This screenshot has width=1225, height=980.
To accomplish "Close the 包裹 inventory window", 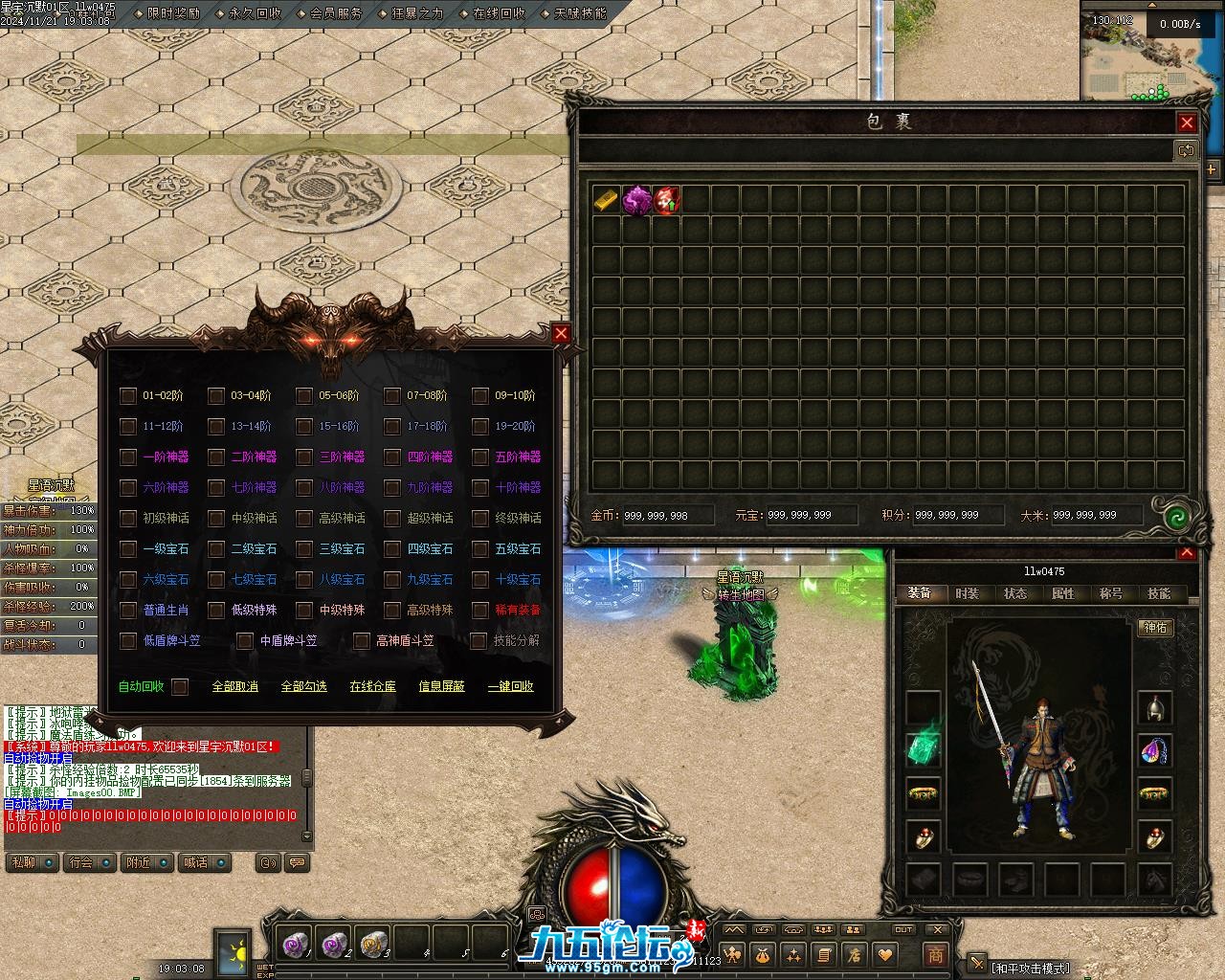I will (1187, 122).
